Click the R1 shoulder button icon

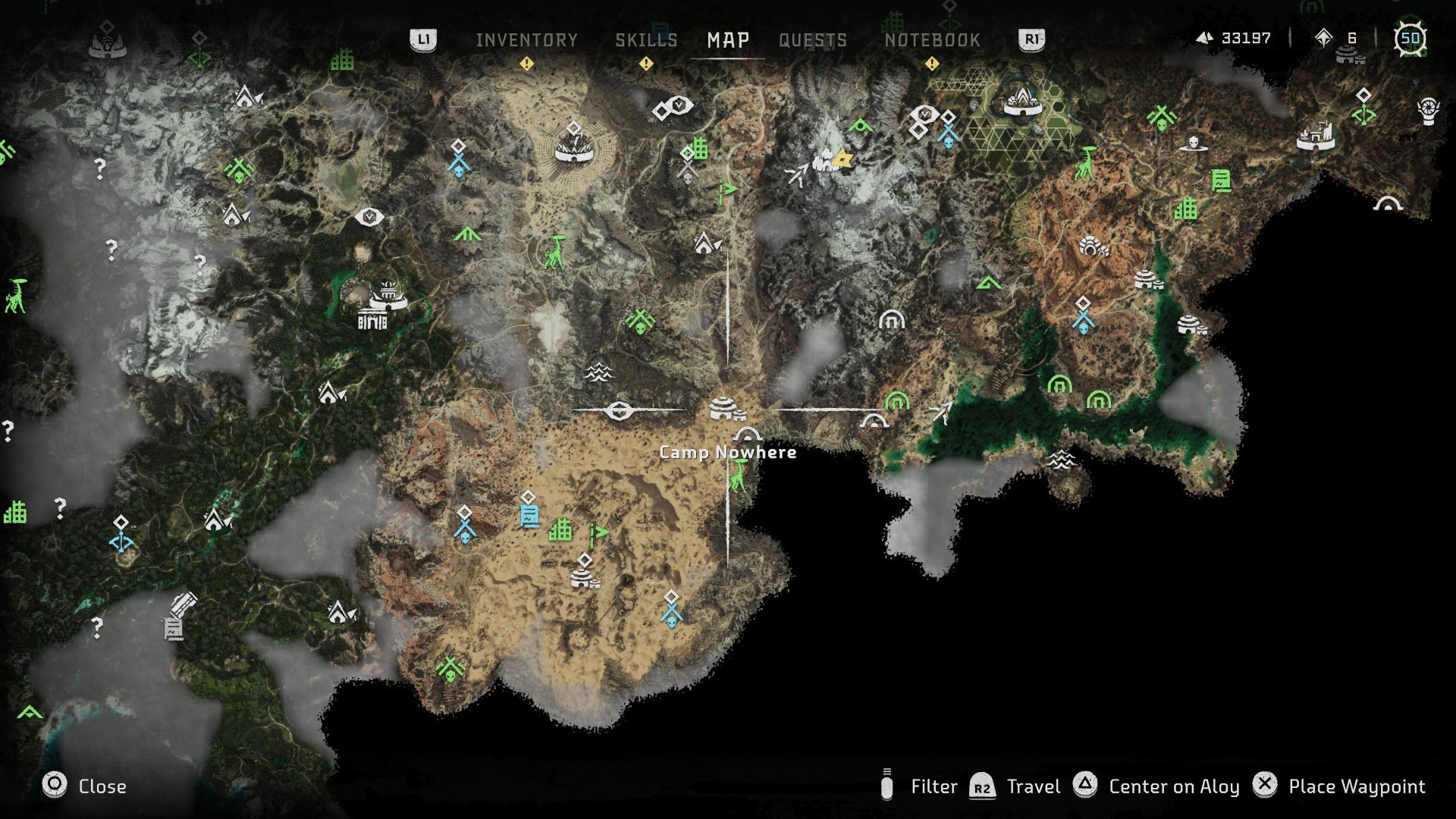(1030, 39)
